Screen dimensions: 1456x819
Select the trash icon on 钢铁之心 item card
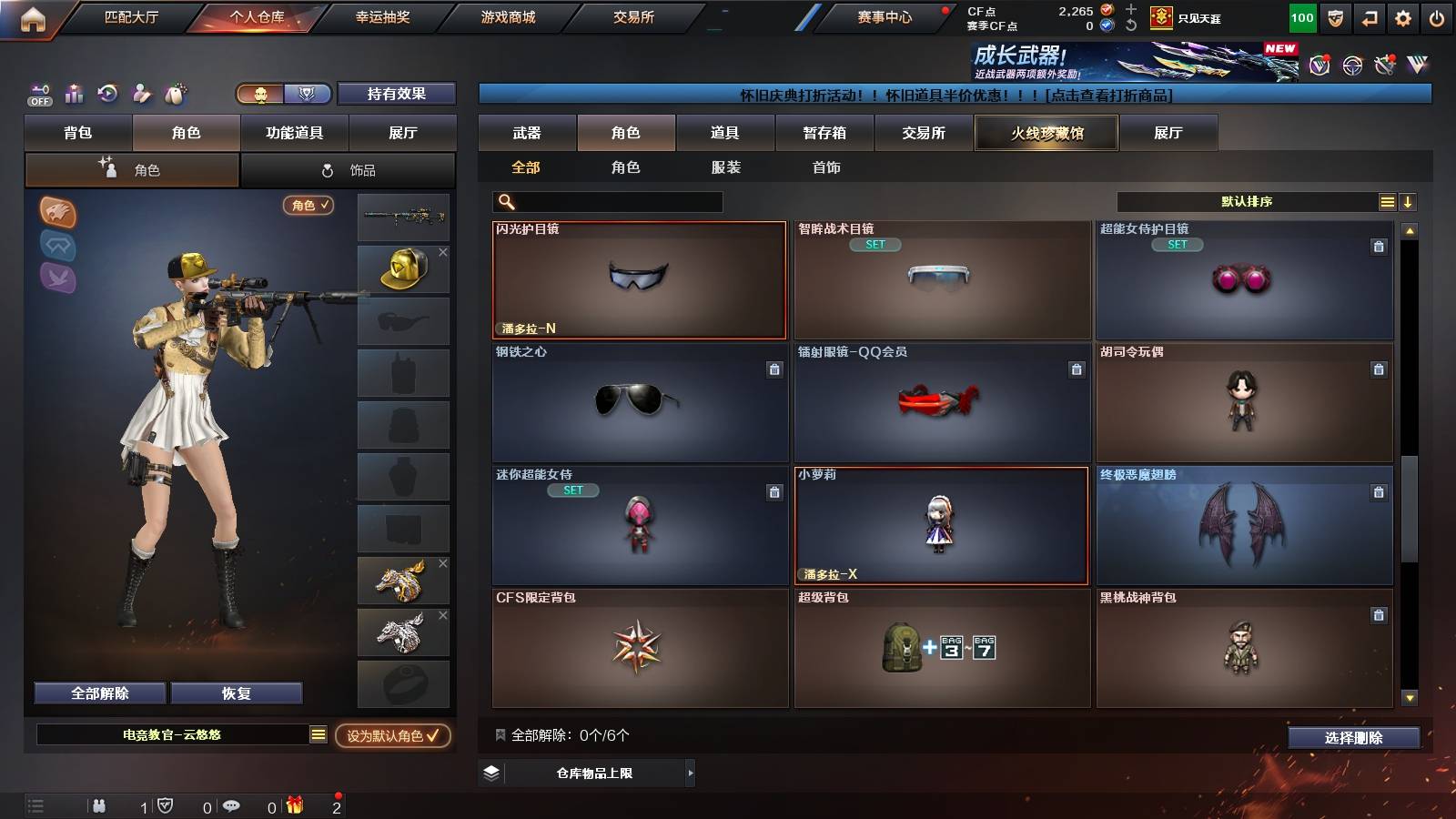773,370
